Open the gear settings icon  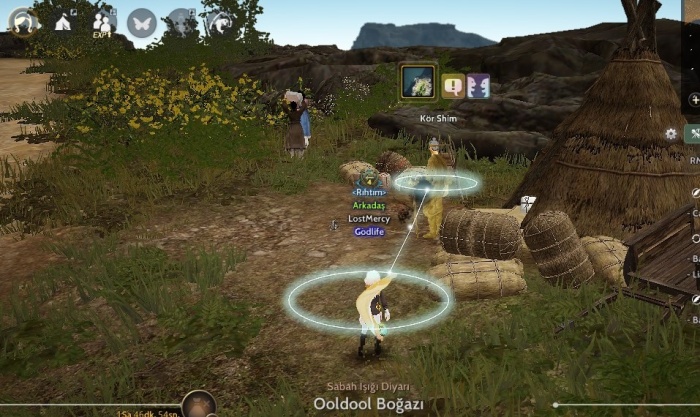pos(671,133)
